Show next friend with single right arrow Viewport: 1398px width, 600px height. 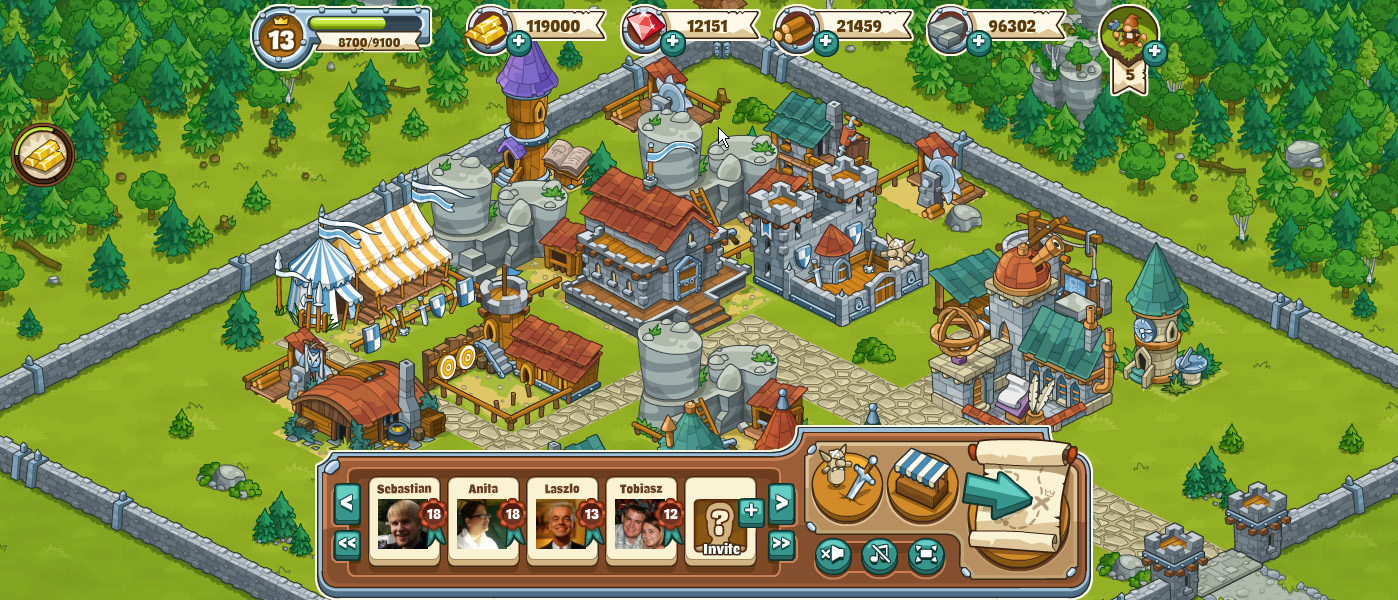[x=781, y=503]
